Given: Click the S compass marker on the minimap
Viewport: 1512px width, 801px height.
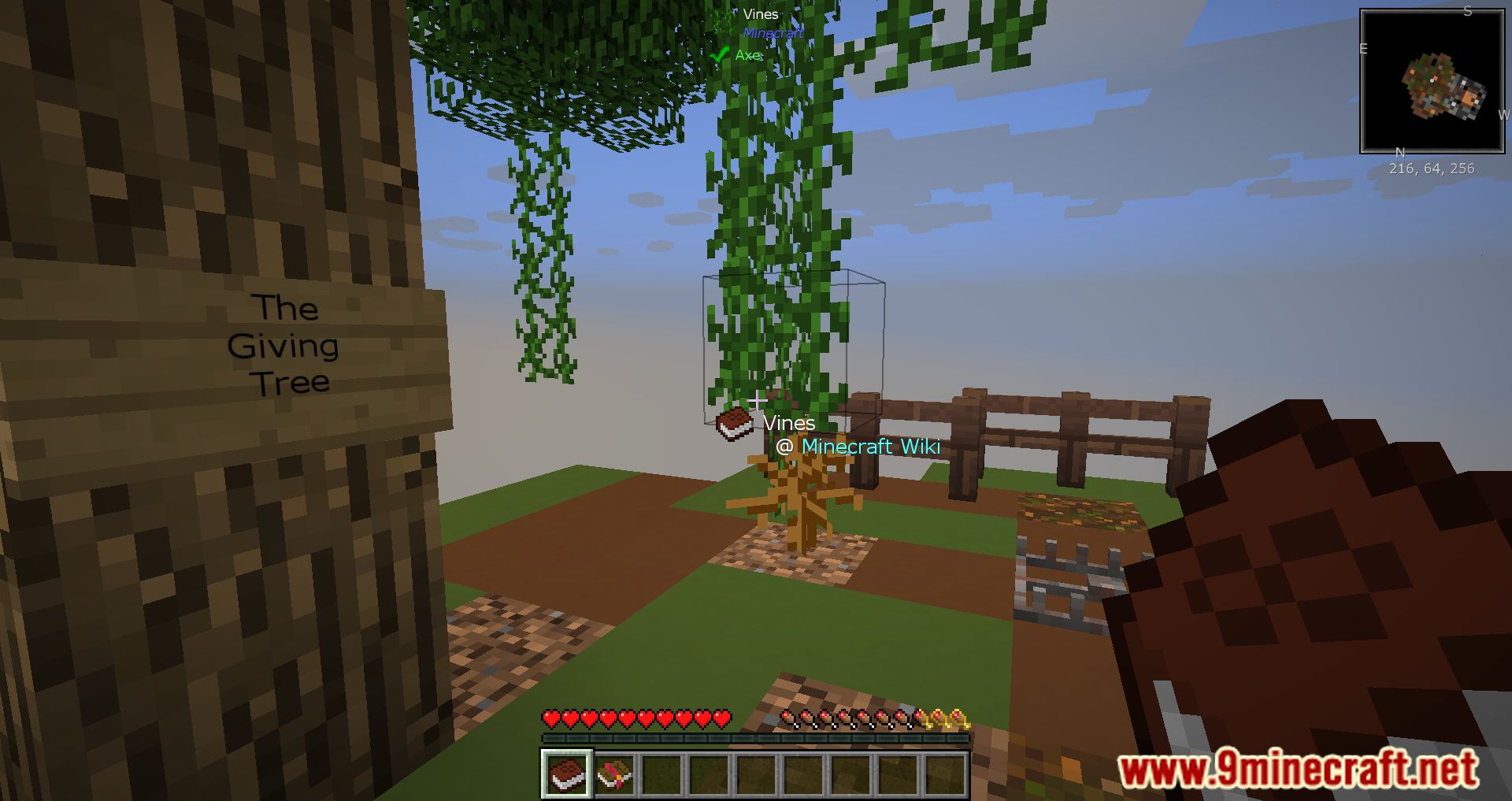Looking at the screenshot, I should [1466, 11].
